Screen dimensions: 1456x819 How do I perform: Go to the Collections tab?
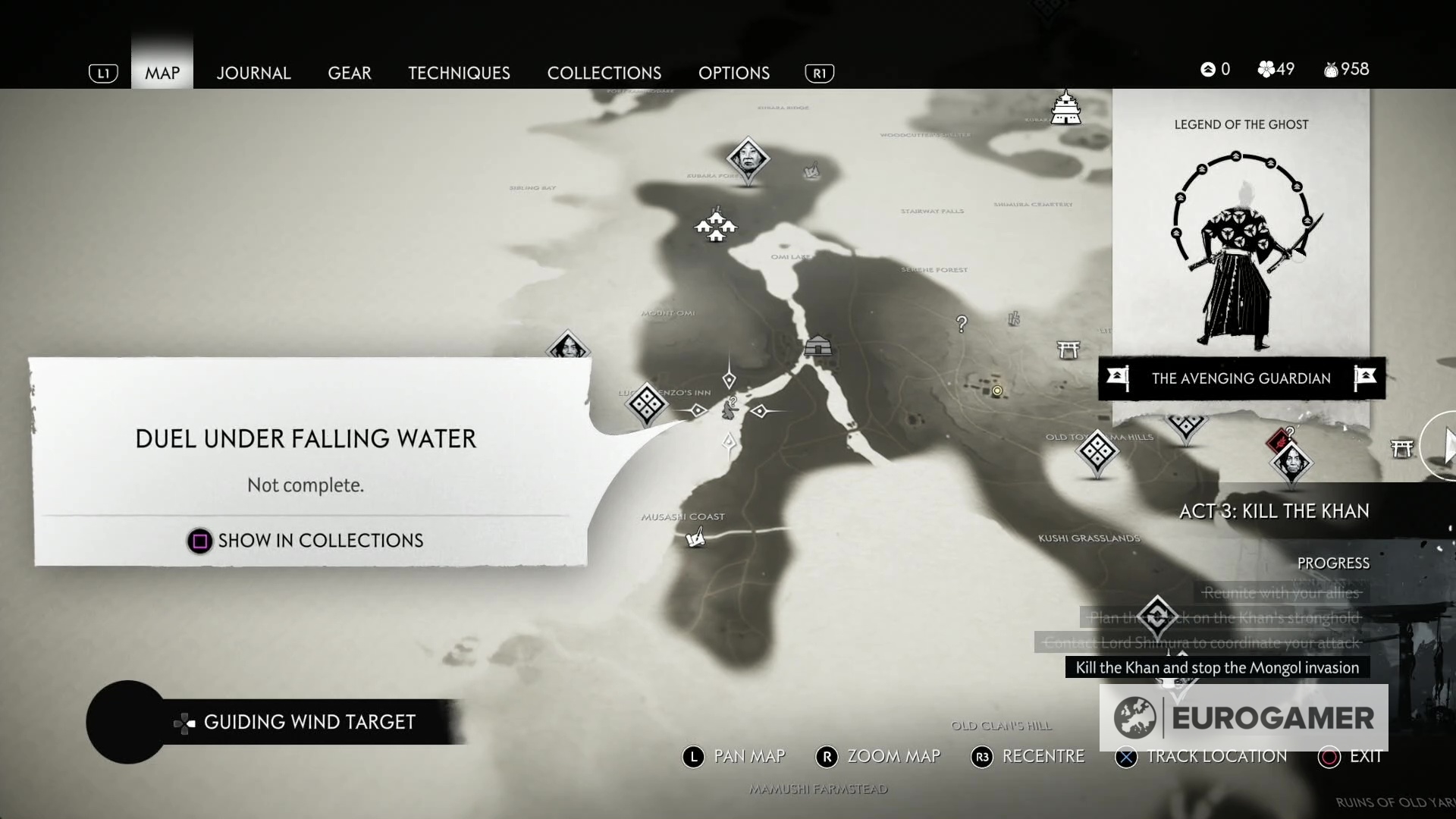coord(604,73)
